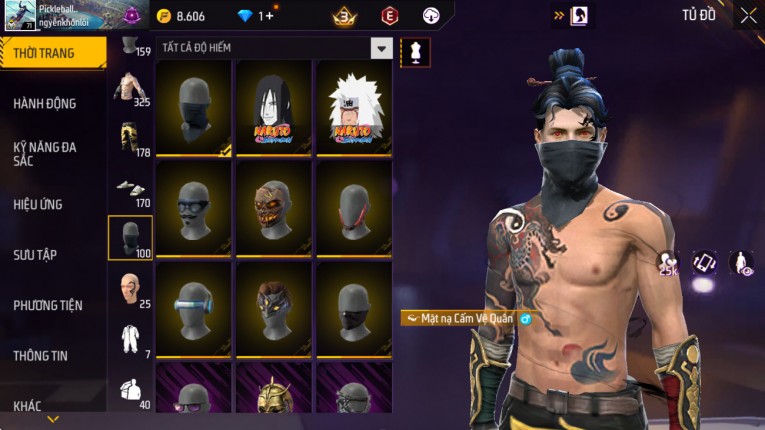Close the Tủ Đồ wardrobe screen

pos(749,15)
